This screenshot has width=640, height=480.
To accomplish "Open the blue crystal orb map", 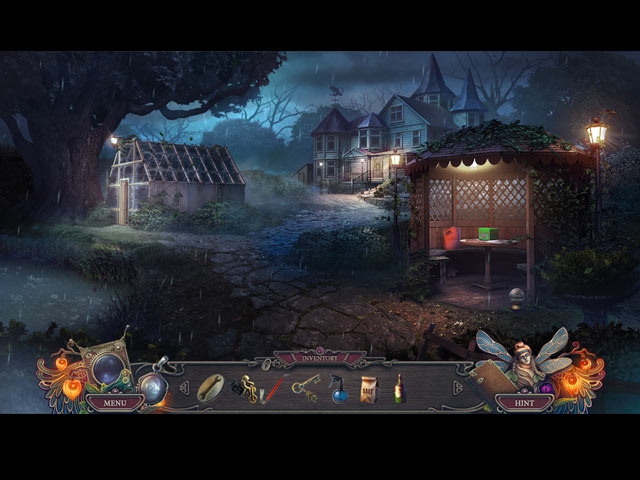I will [107, 369].
